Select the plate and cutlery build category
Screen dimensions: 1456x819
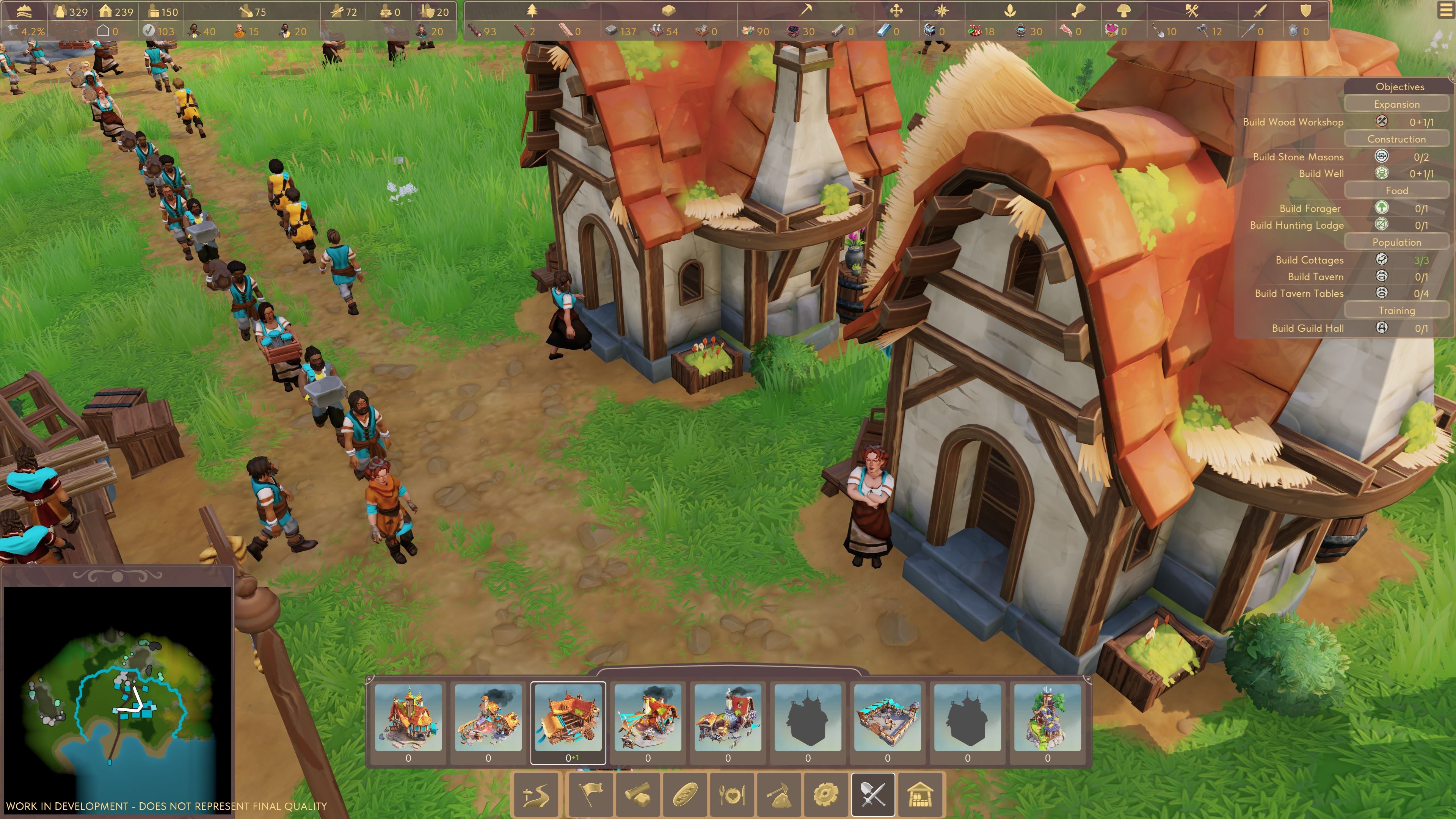732,795
